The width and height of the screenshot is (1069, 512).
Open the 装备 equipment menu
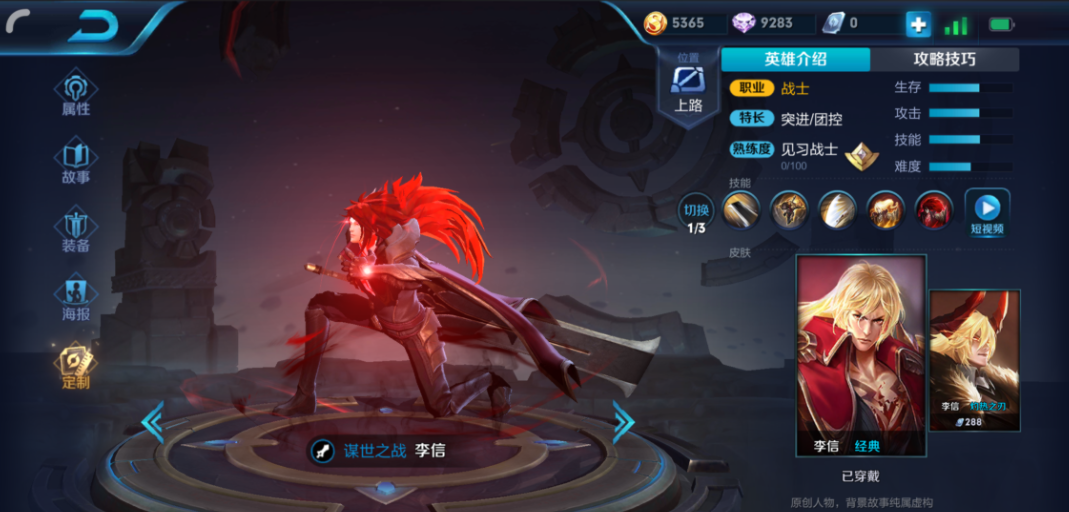(76, 231)
